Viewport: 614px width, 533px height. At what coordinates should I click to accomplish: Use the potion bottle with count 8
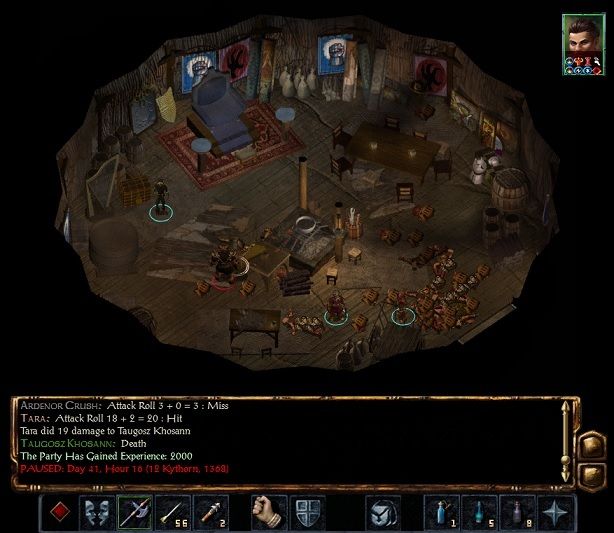[516, 512]
